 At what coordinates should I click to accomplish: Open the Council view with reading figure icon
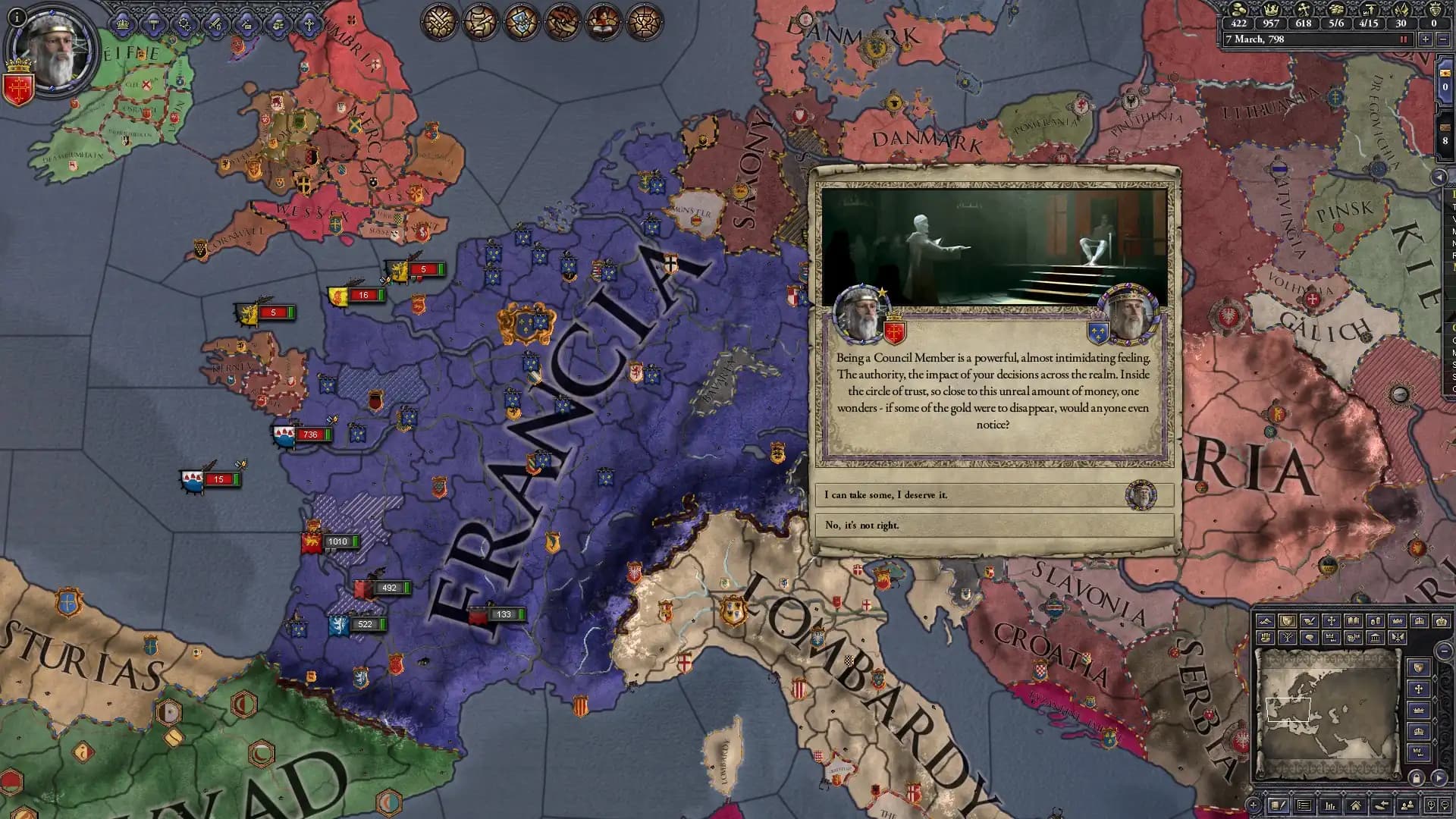coord(602,20)
